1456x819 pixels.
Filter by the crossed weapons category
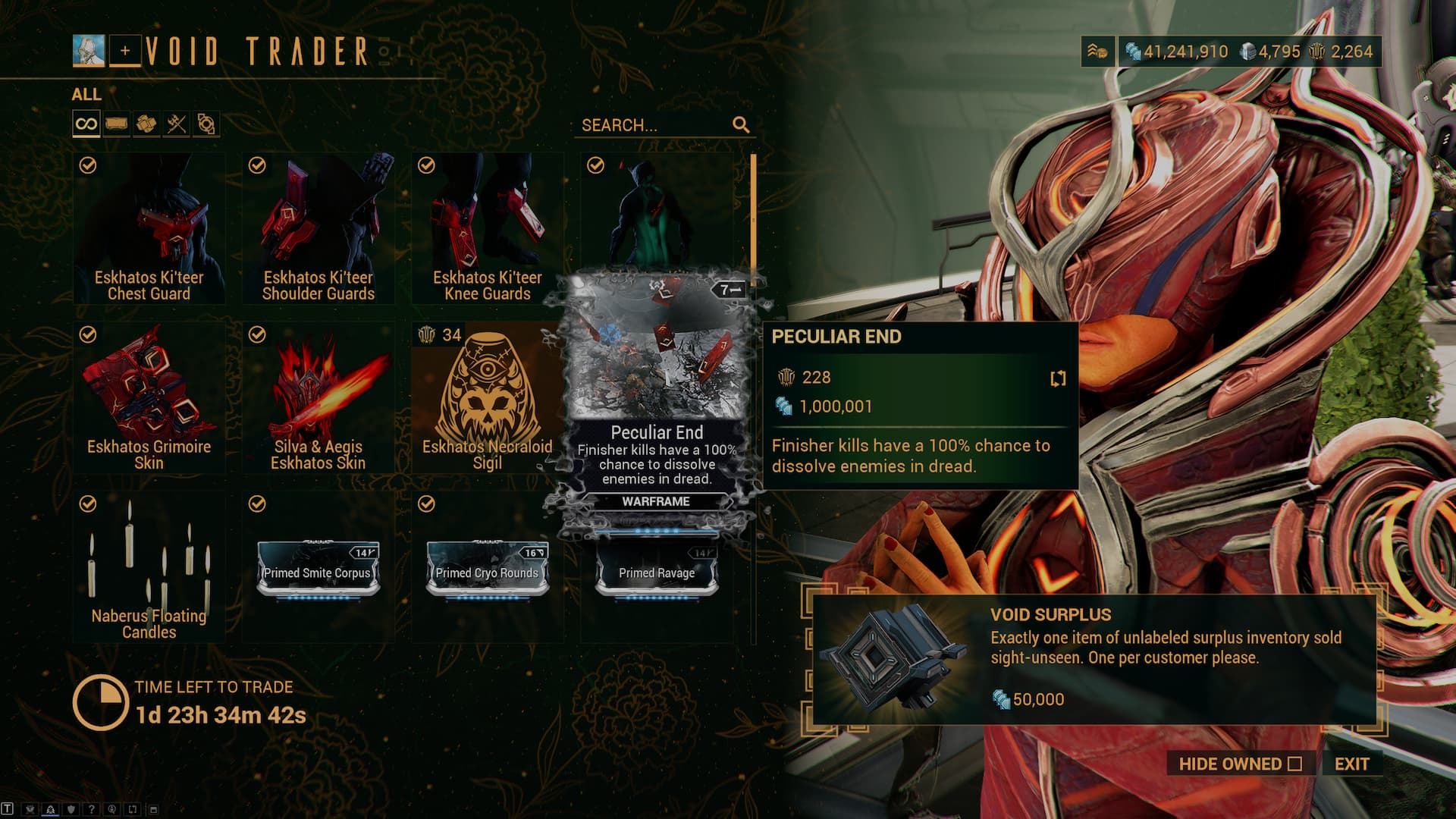coord(176,124)
